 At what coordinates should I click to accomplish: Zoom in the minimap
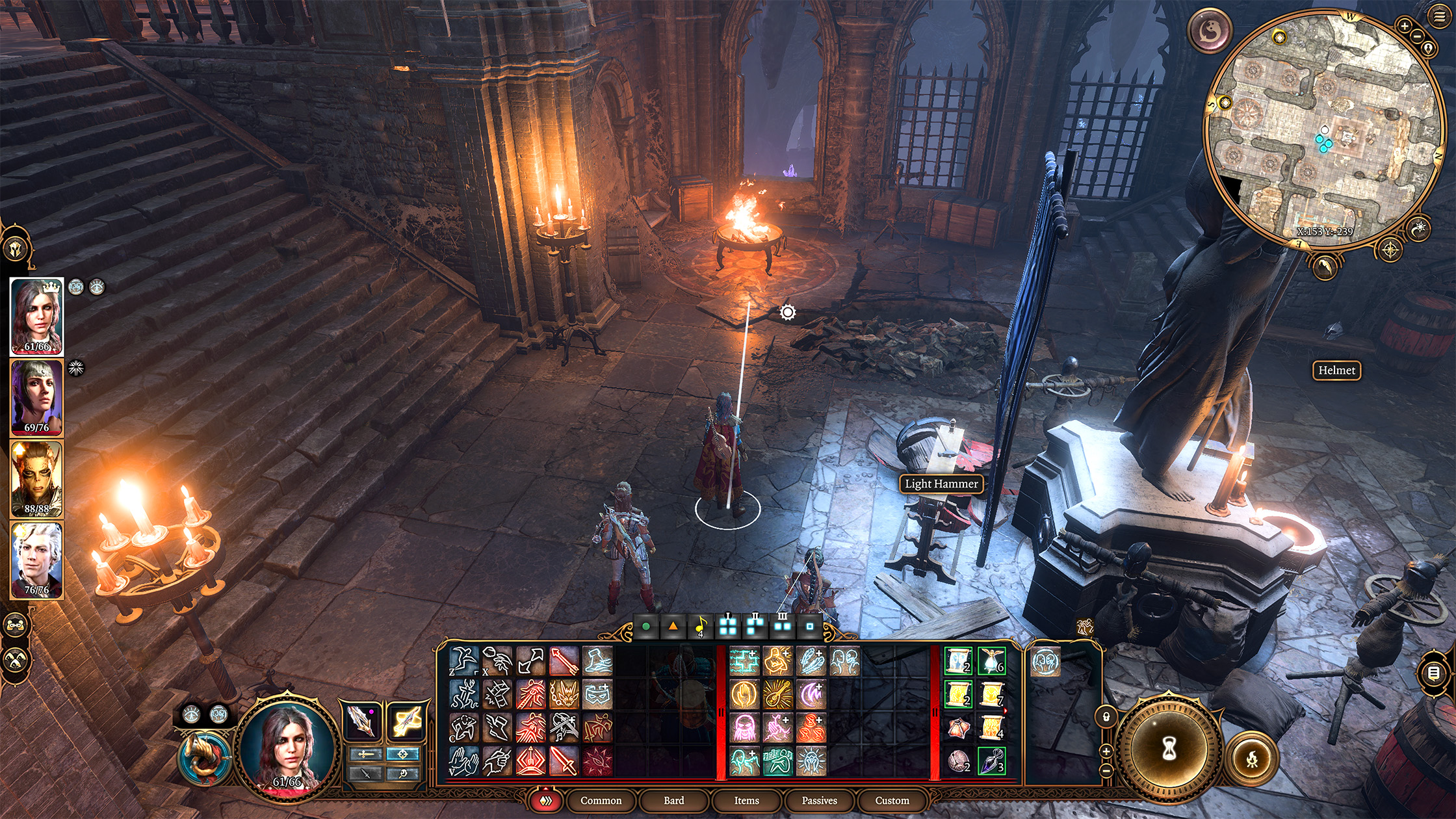point(1404,26)
